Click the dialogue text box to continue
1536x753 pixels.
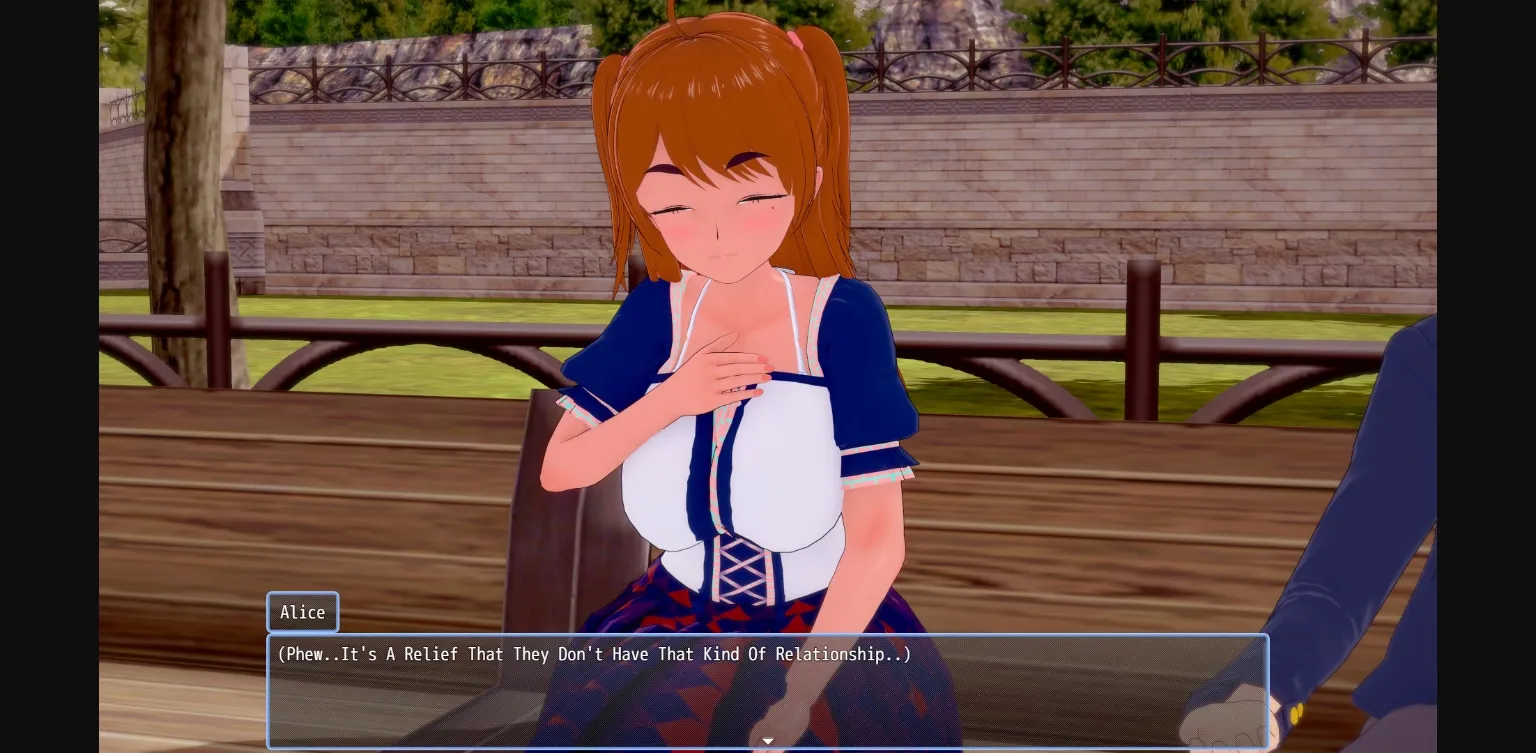coord(768,690)
